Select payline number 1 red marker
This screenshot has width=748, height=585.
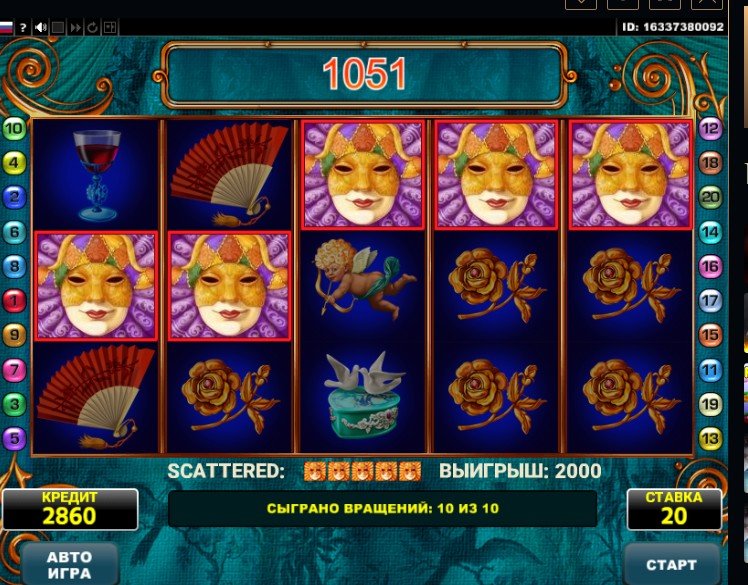(14, 300)
